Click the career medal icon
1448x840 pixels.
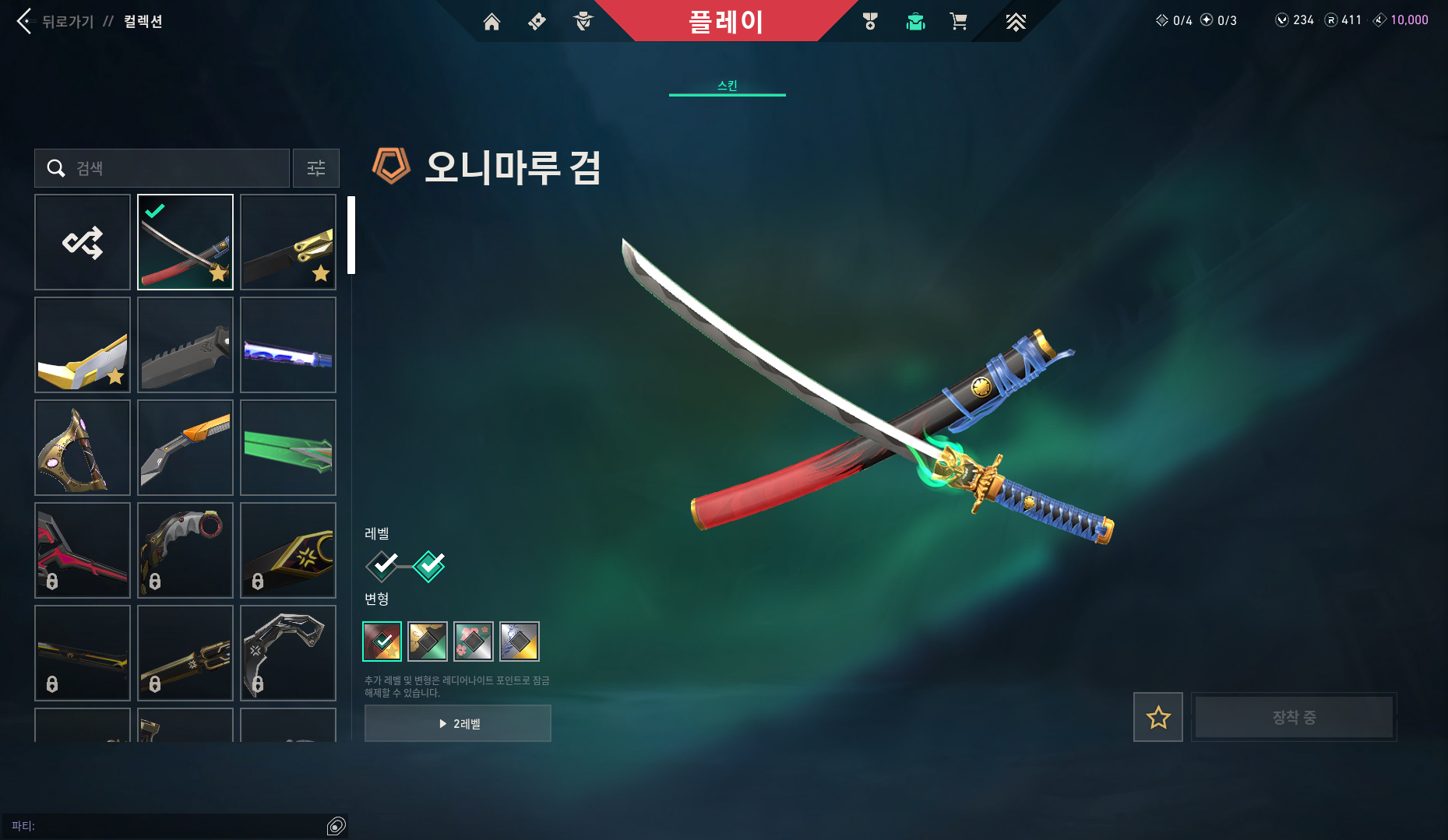872,22
